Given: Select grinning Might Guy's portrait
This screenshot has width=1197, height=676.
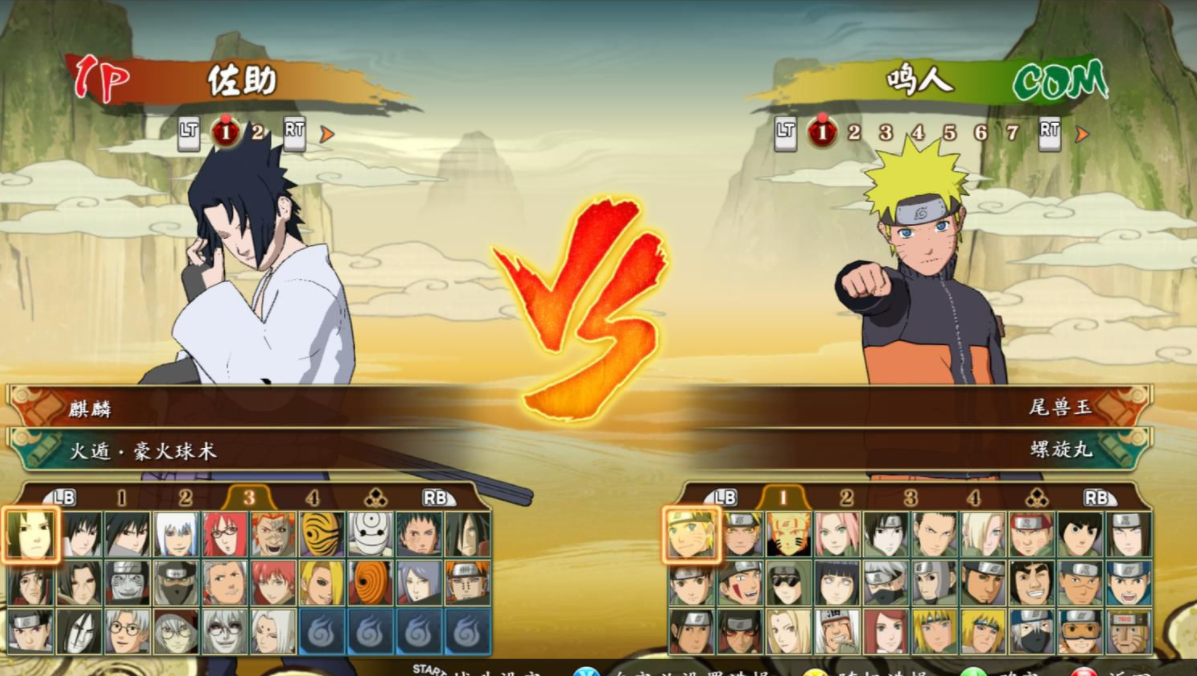Looking at the screenshot, I should (1032, 583).
